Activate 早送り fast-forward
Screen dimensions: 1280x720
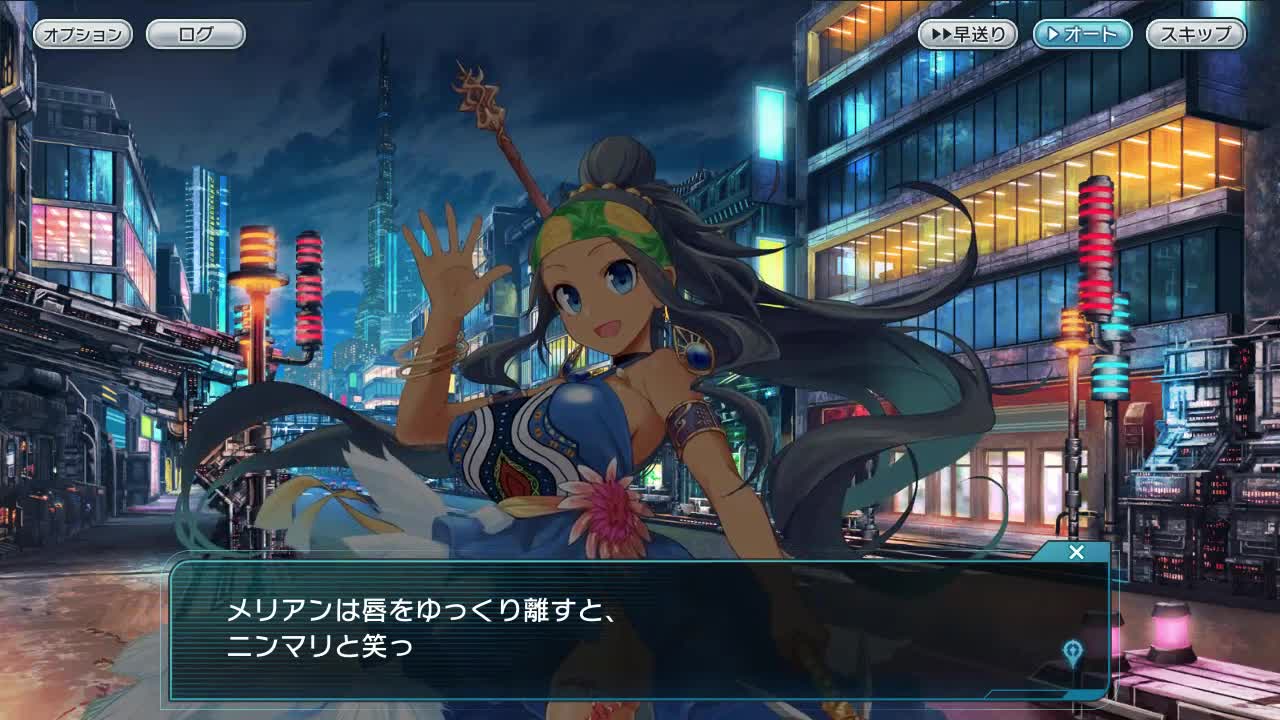[968, 34]
